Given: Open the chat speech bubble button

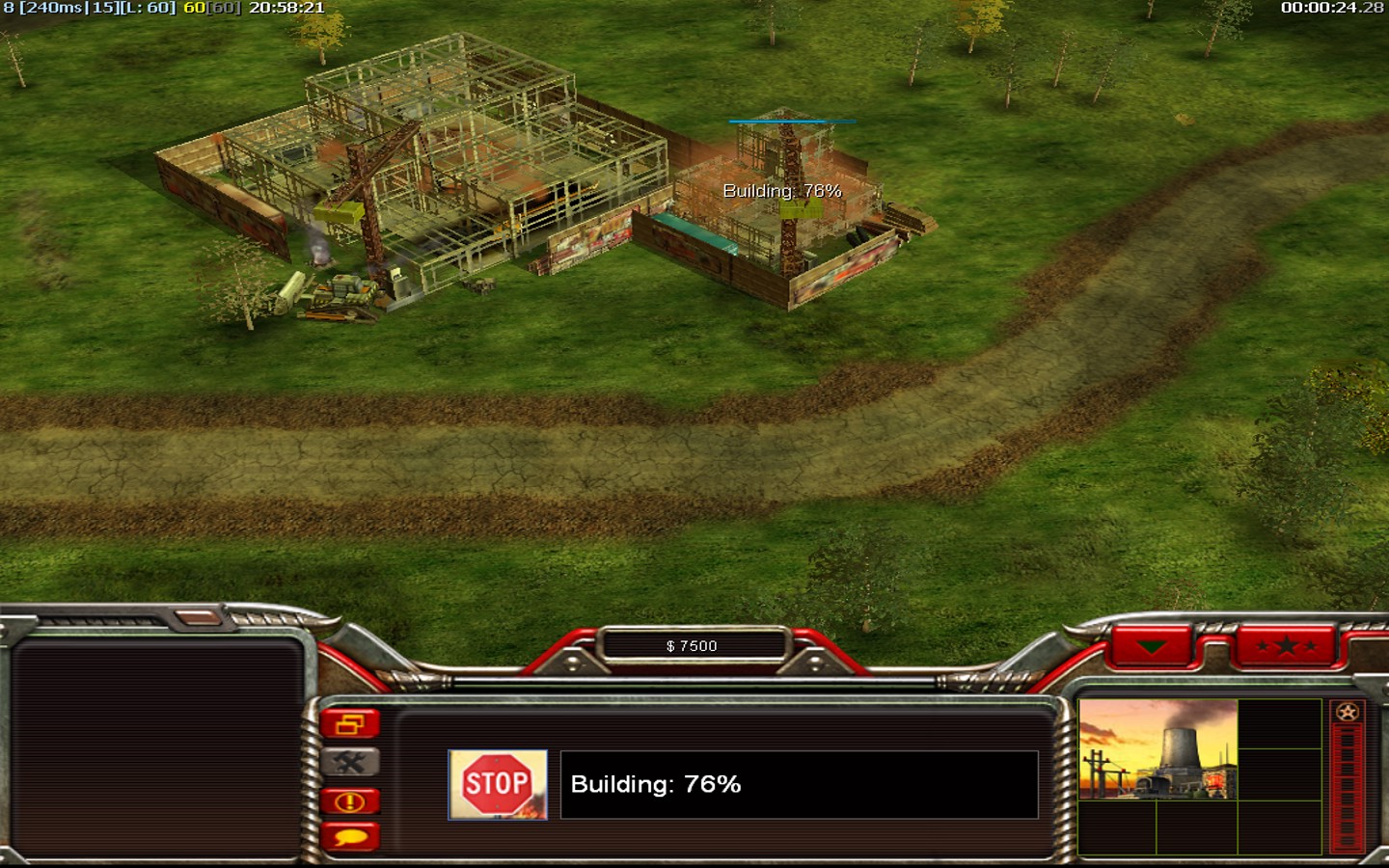Looking at the screenshot, I should (349, 838).
